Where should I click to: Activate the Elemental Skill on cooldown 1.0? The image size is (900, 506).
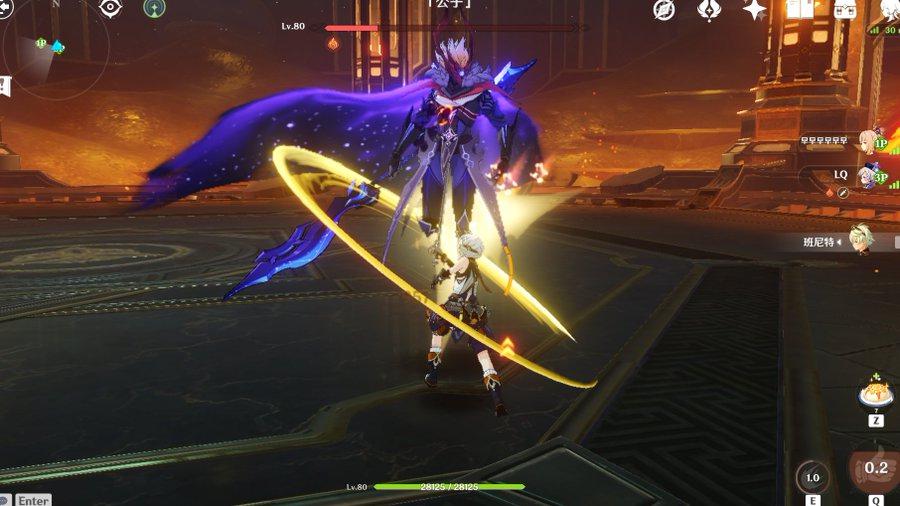click(812, 477)
